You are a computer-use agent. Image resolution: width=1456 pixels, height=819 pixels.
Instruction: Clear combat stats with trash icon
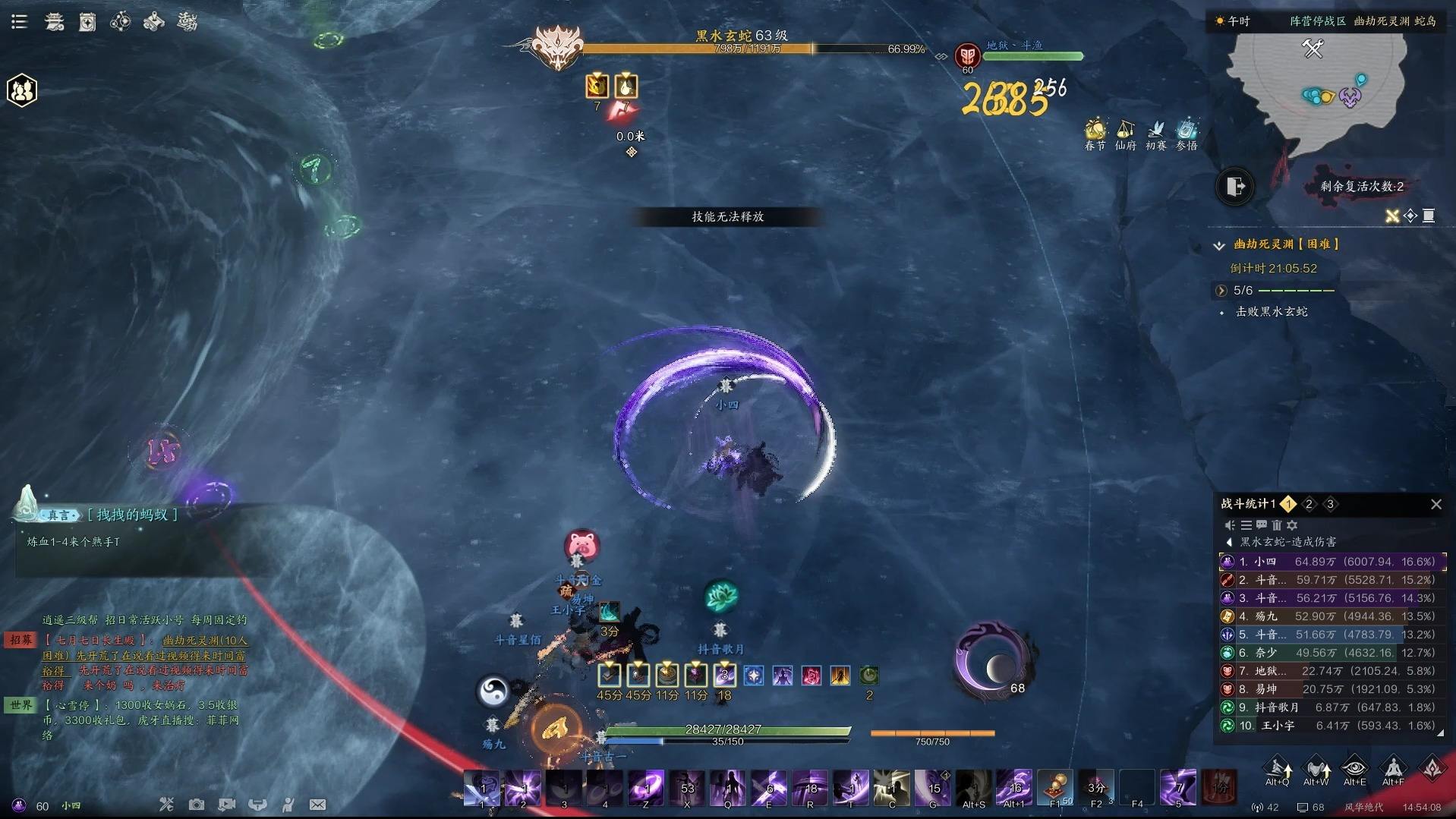click(x=1277, y=525)
